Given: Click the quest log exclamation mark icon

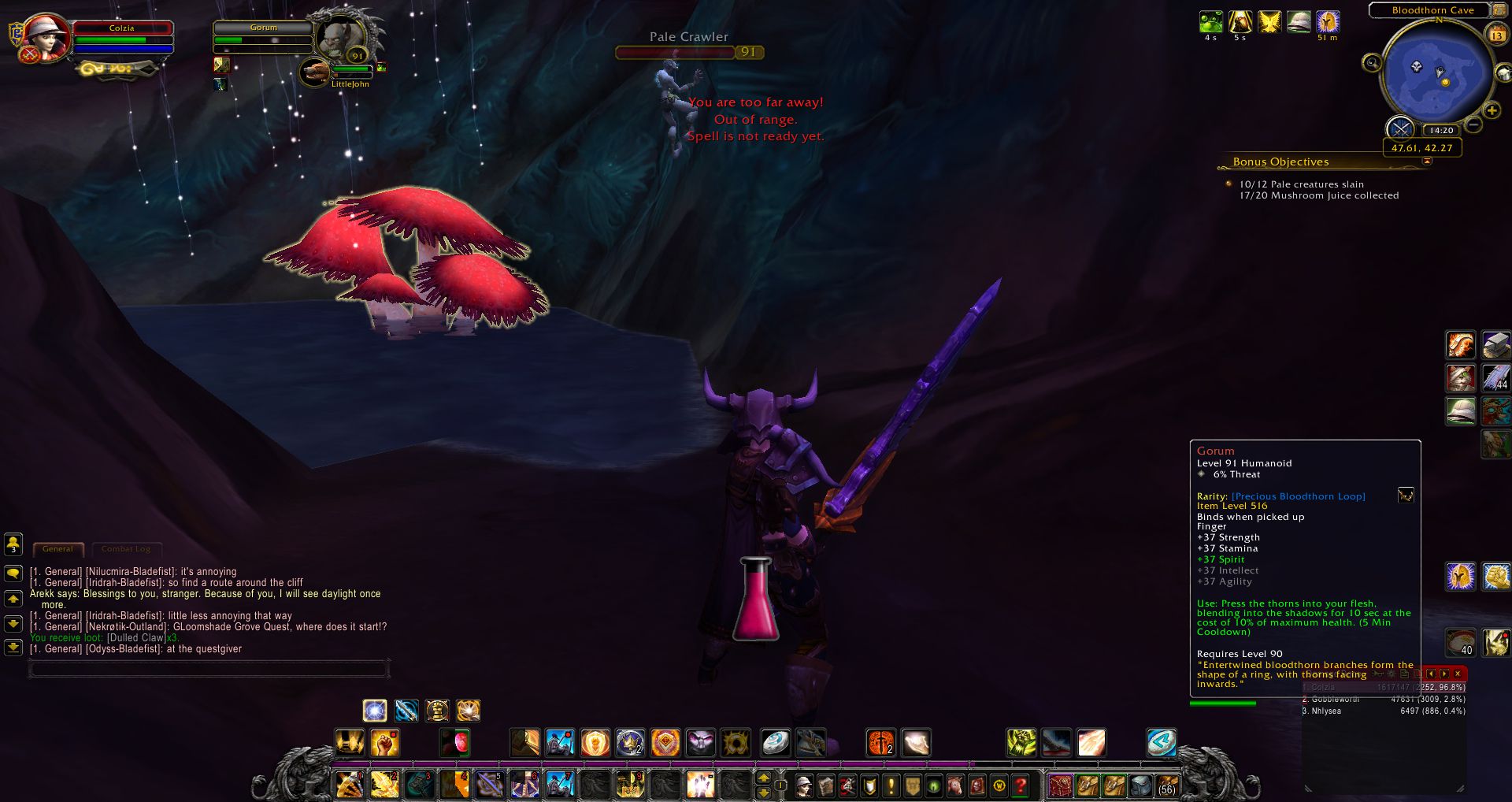Looking at the screenshot, I should click(891, 785).
